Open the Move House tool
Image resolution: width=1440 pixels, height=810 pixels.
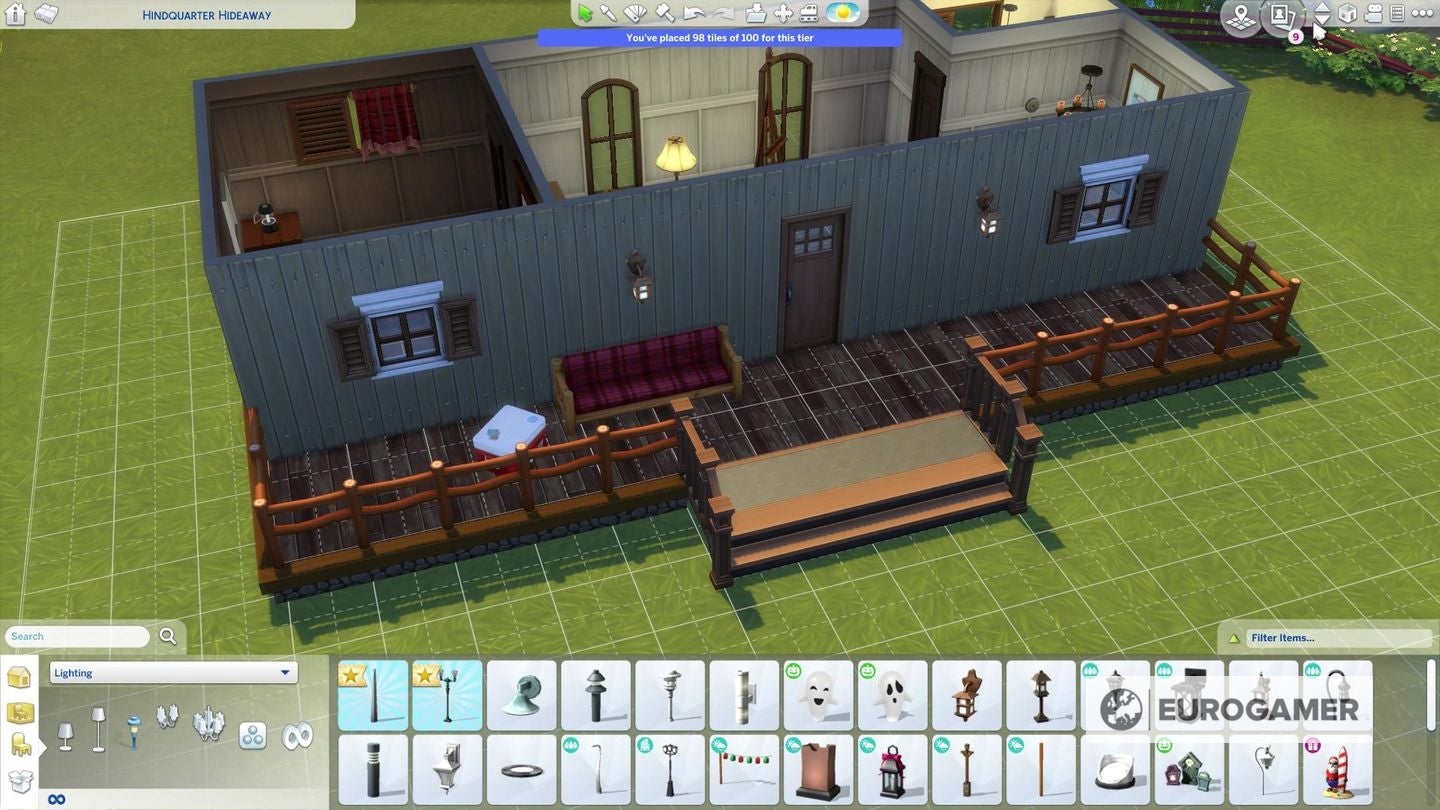[x=784, y=13]
